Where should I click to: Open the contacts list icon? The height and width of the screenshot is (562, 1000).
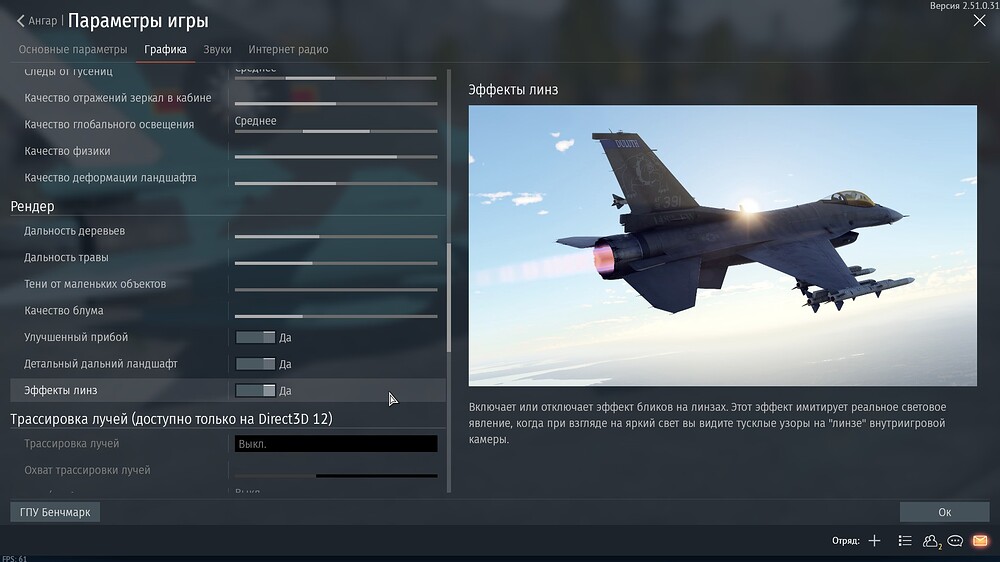point(931,541)
